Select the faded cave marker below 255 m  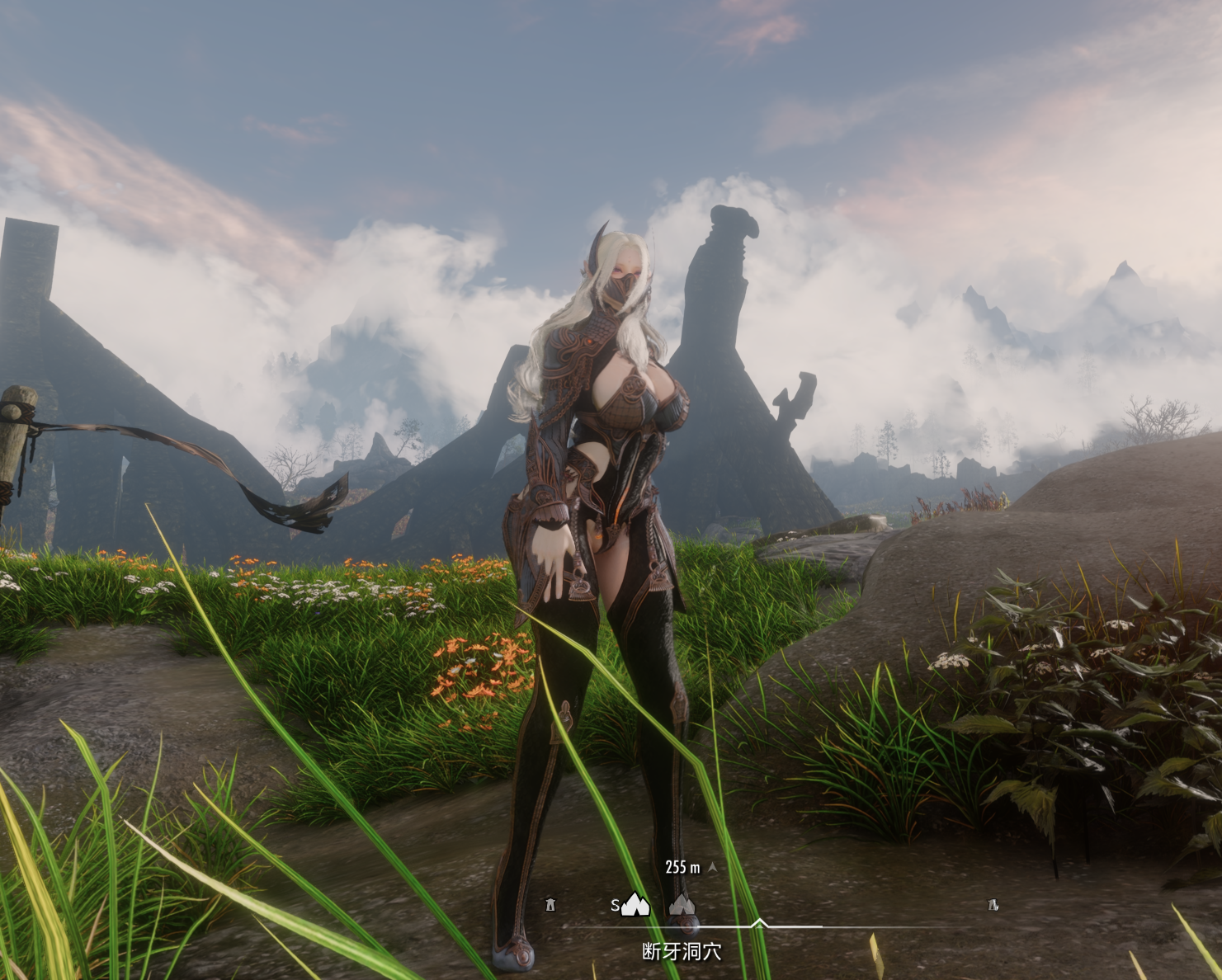(682, 905)
